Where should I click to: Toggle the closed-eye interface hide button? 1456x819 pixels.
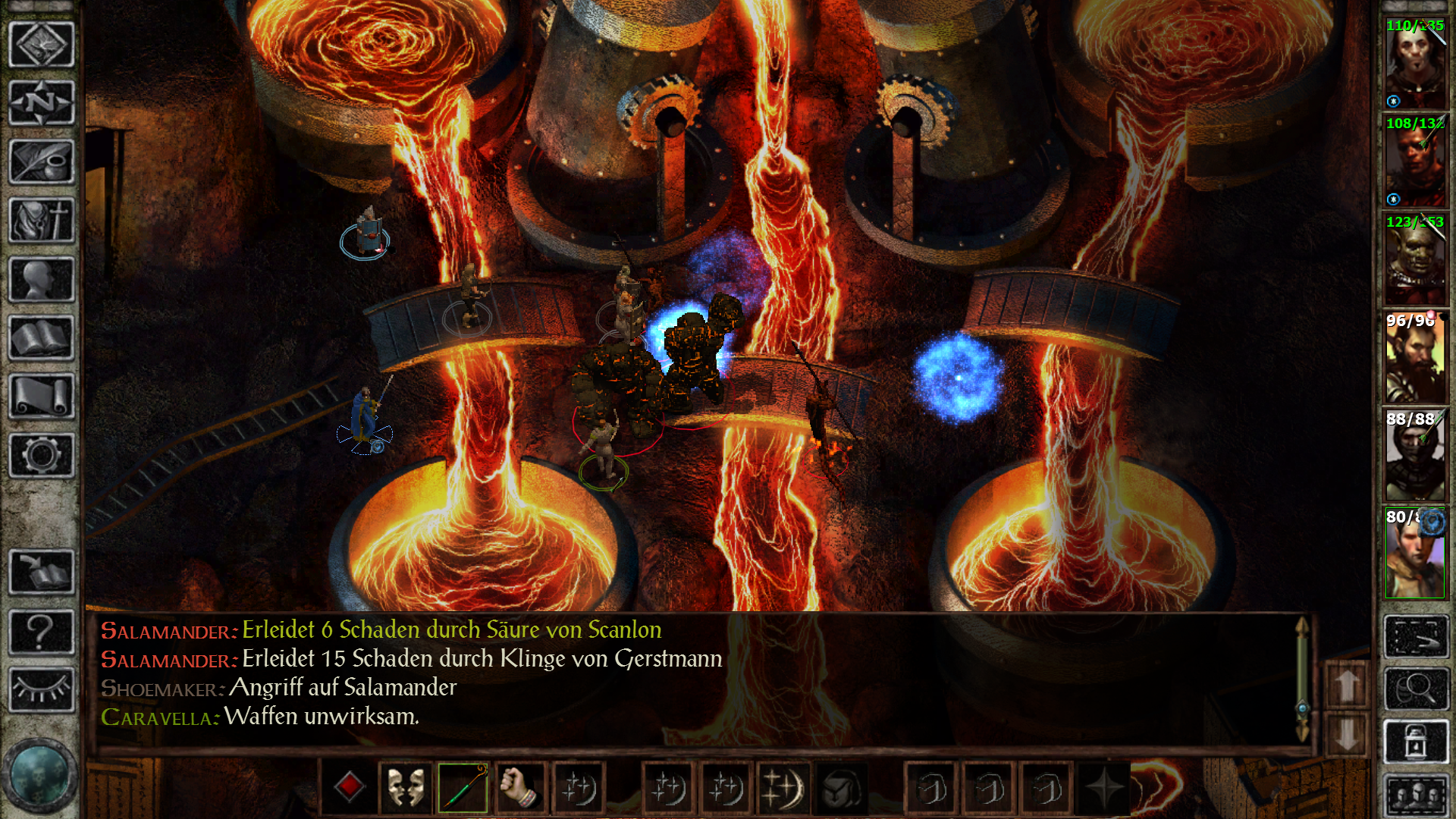point(41,689)
